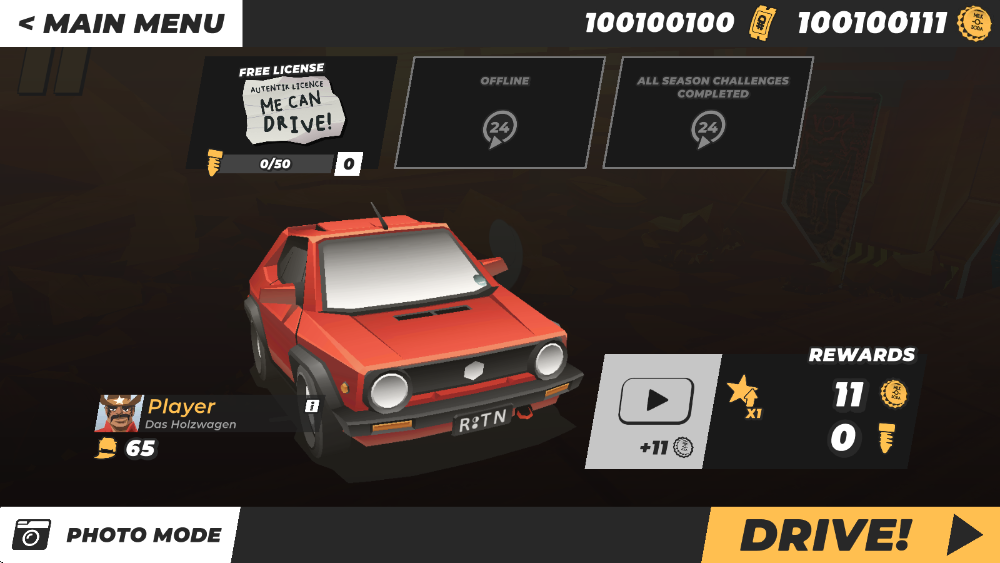Go back to the Main Menu
The width and height of the screenshot is (1000, 563).
(x=120, y=23)
